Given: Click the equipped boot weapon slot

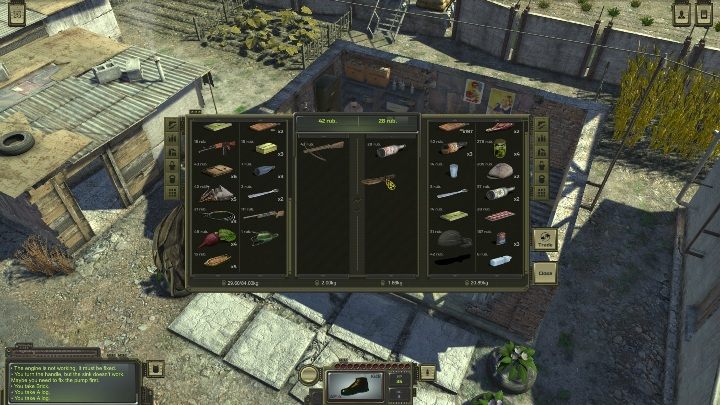Looking at the screenshot, I should pos(356,385).
